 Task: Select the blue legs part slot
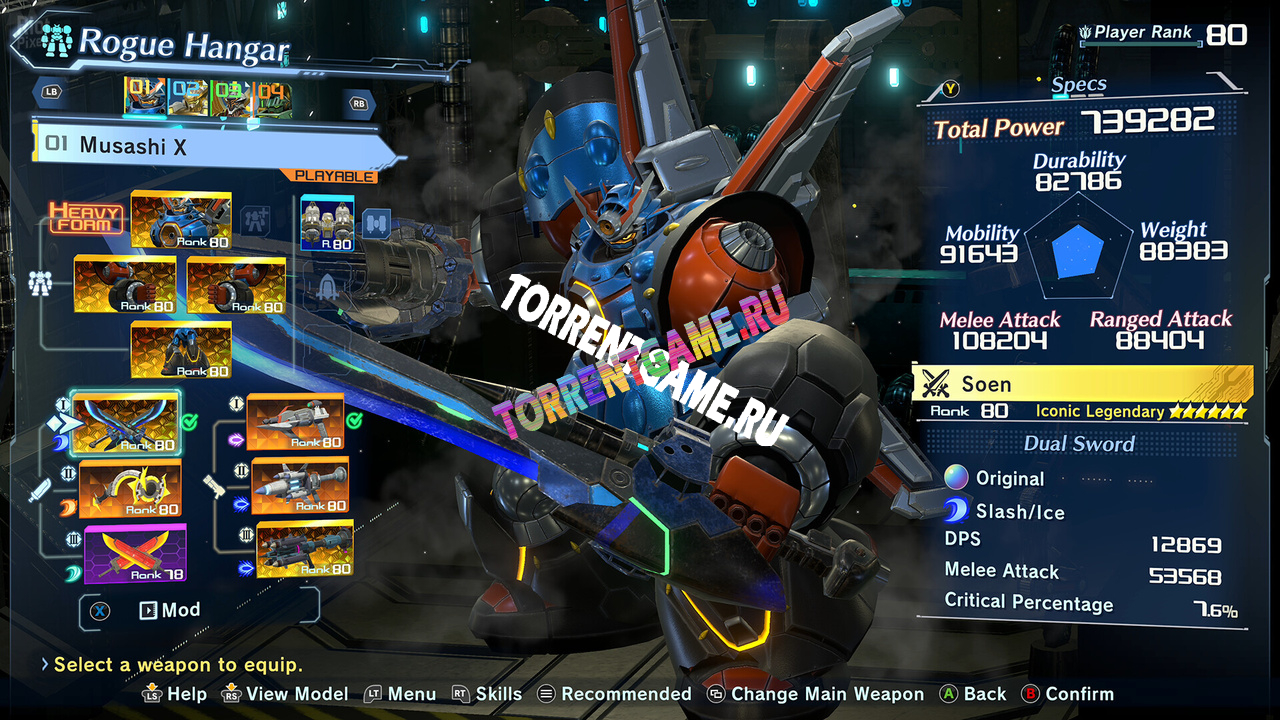181,350
